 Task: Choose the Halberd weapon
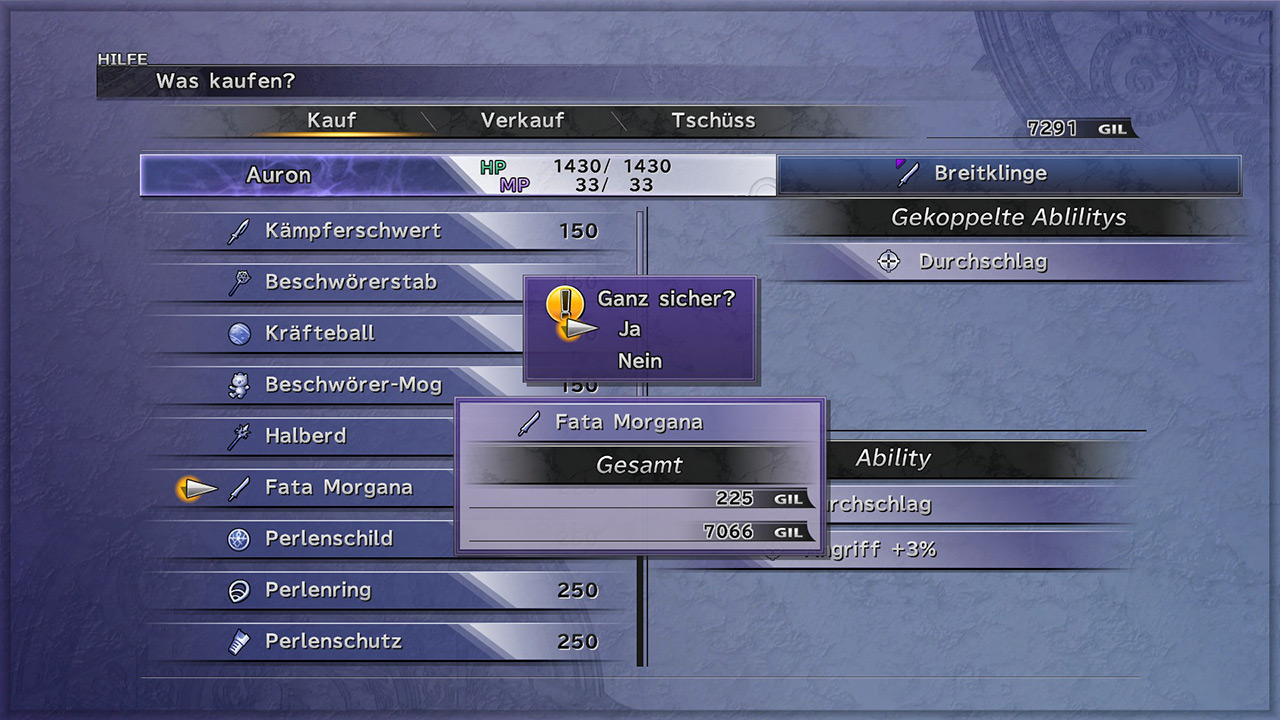[305, 436]
